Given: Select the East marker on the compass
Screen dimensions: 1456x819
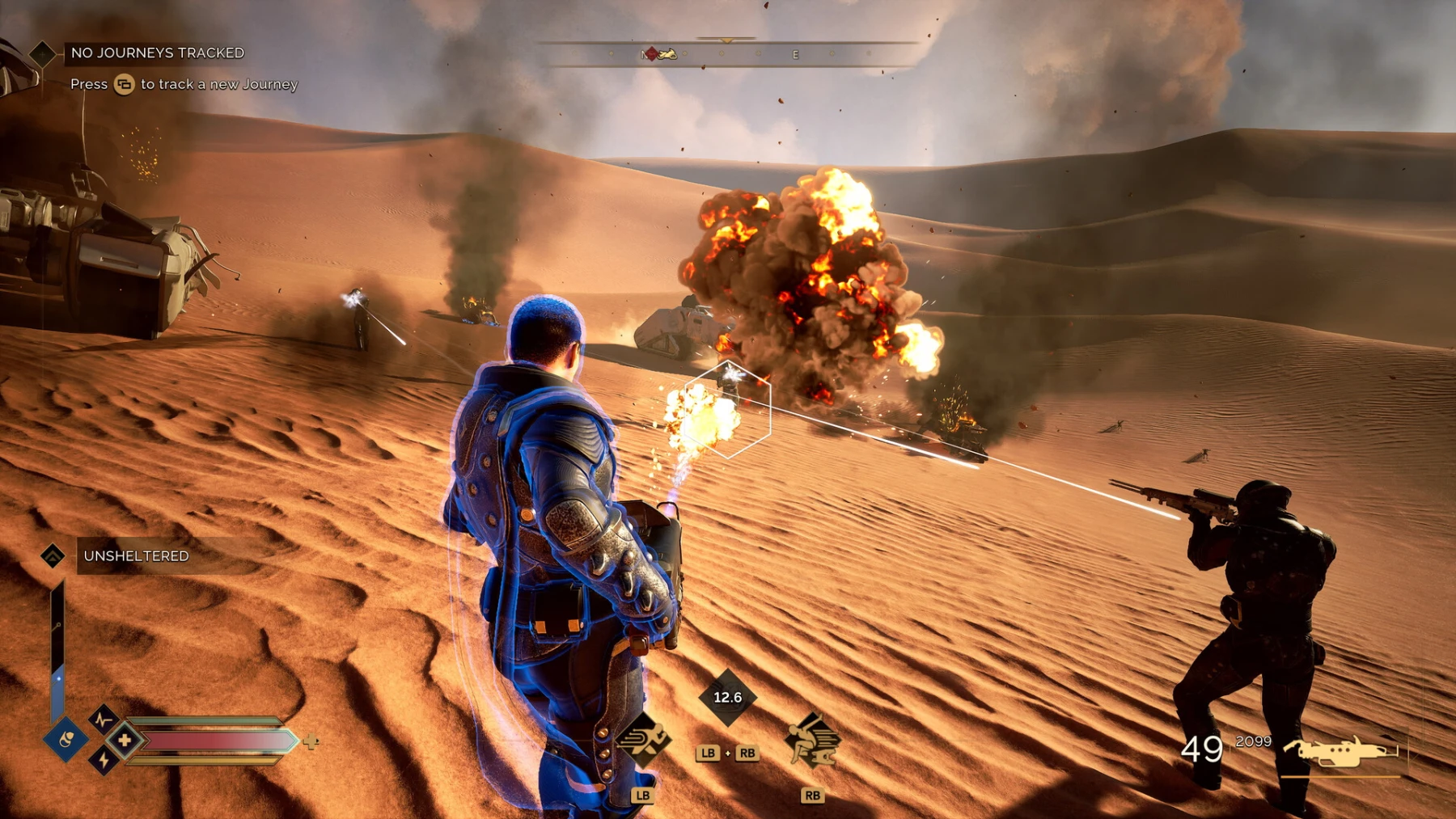Looking at the screenshot, I should (795, 55).
